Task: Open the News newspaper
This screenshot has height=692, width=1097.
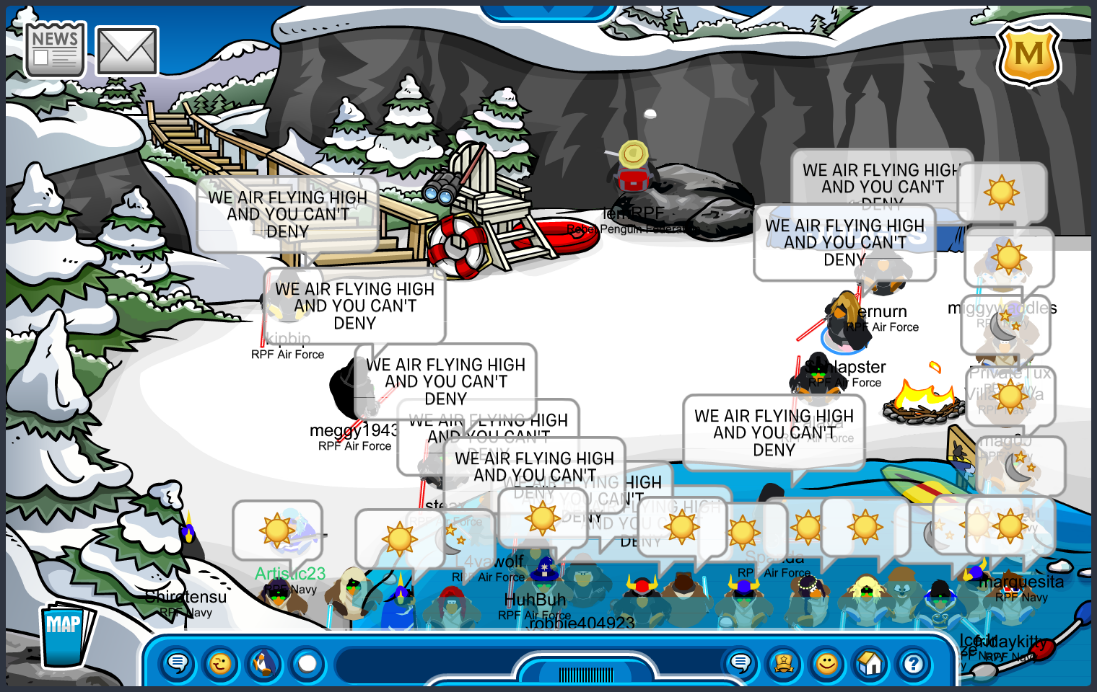Action: tap(55, 50)
